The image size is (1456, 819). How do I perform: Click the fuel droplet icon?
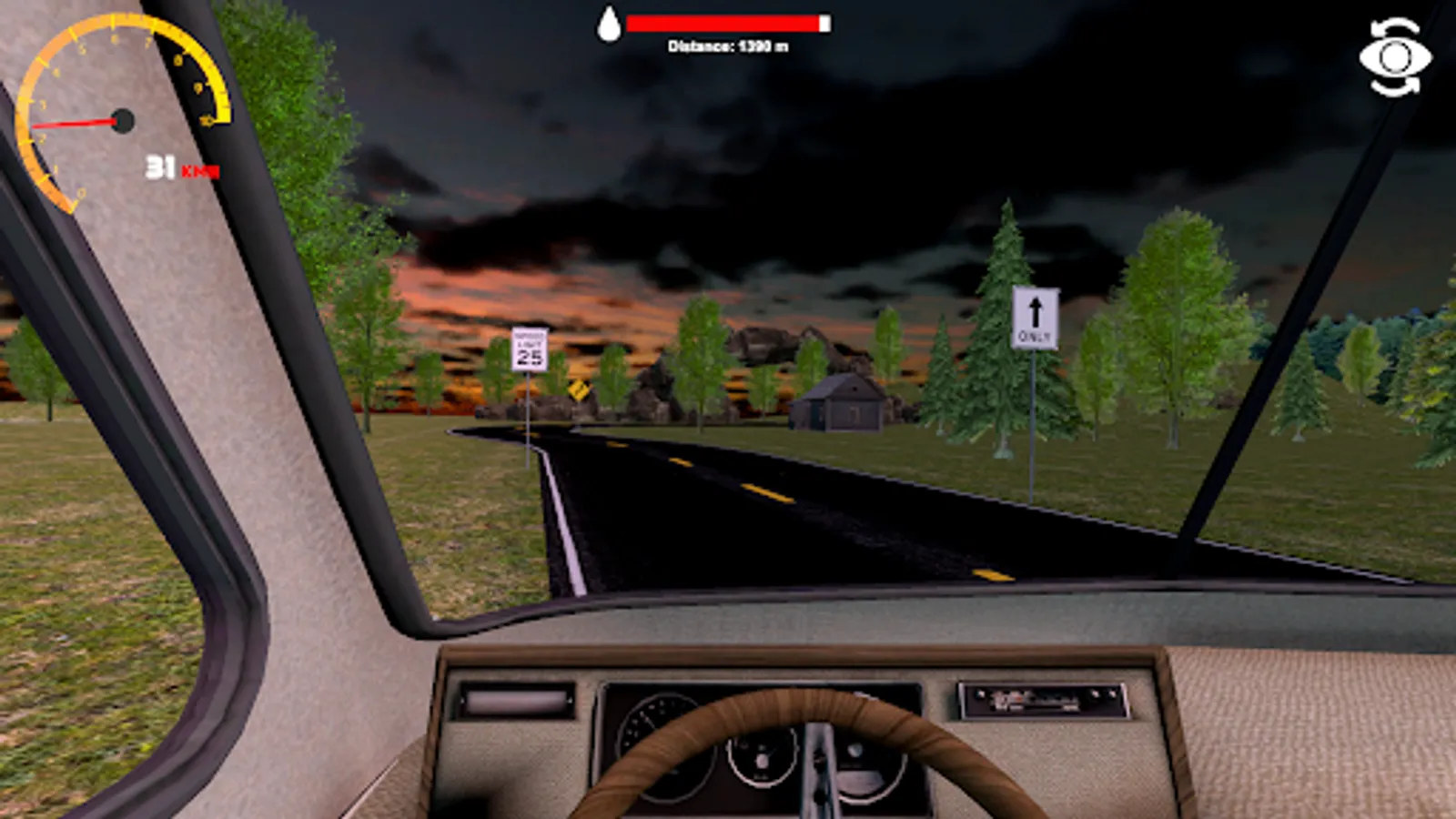point(611,24)
